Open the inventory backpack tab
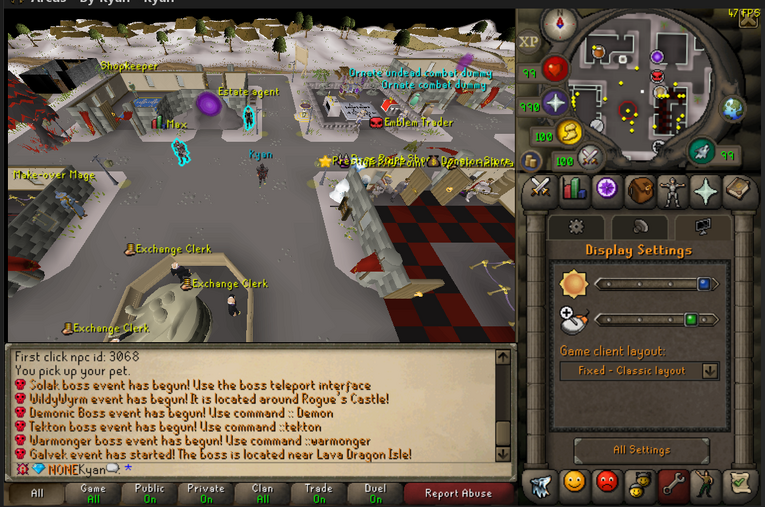This screenshot has width=765, height=507. point(640,190)
